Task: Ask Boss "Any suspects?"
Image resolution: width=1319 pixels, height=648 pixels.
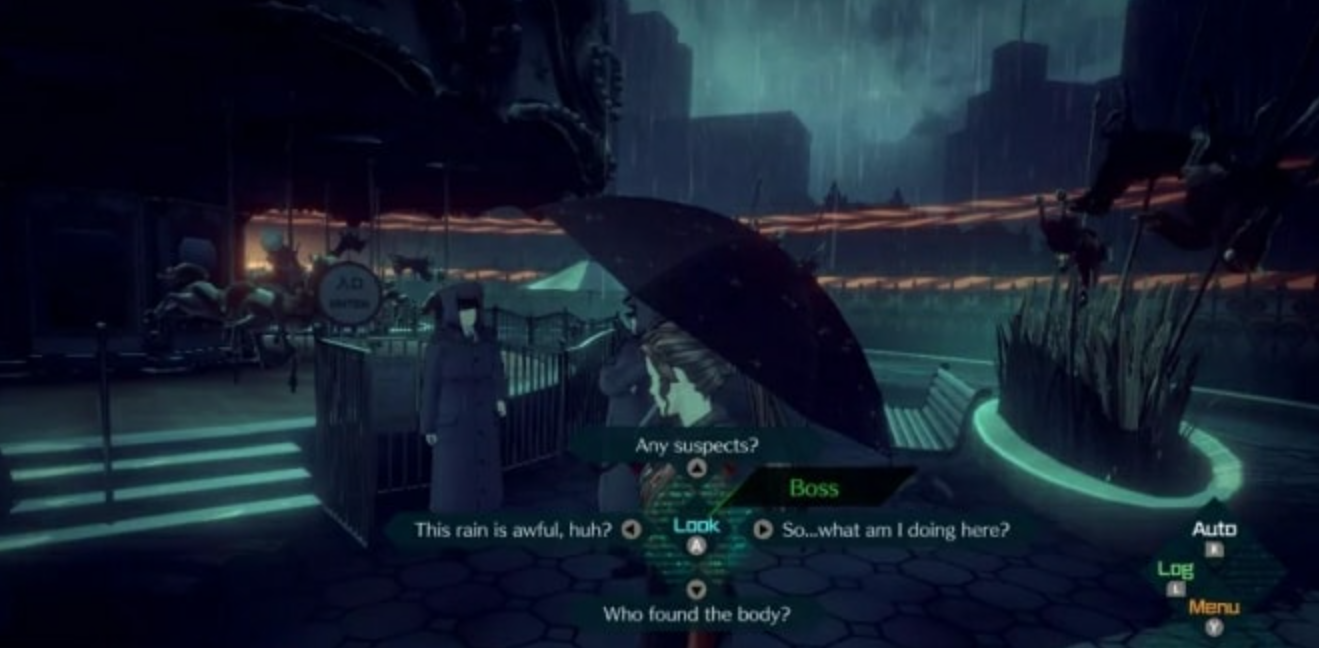Action: click(x=696, y=446)
